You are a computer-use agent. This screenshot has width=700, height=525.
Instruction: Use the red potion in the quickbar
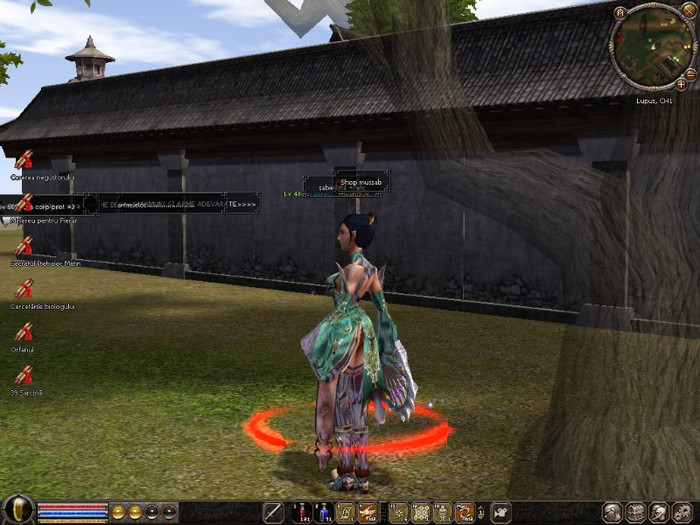(301, 513)
